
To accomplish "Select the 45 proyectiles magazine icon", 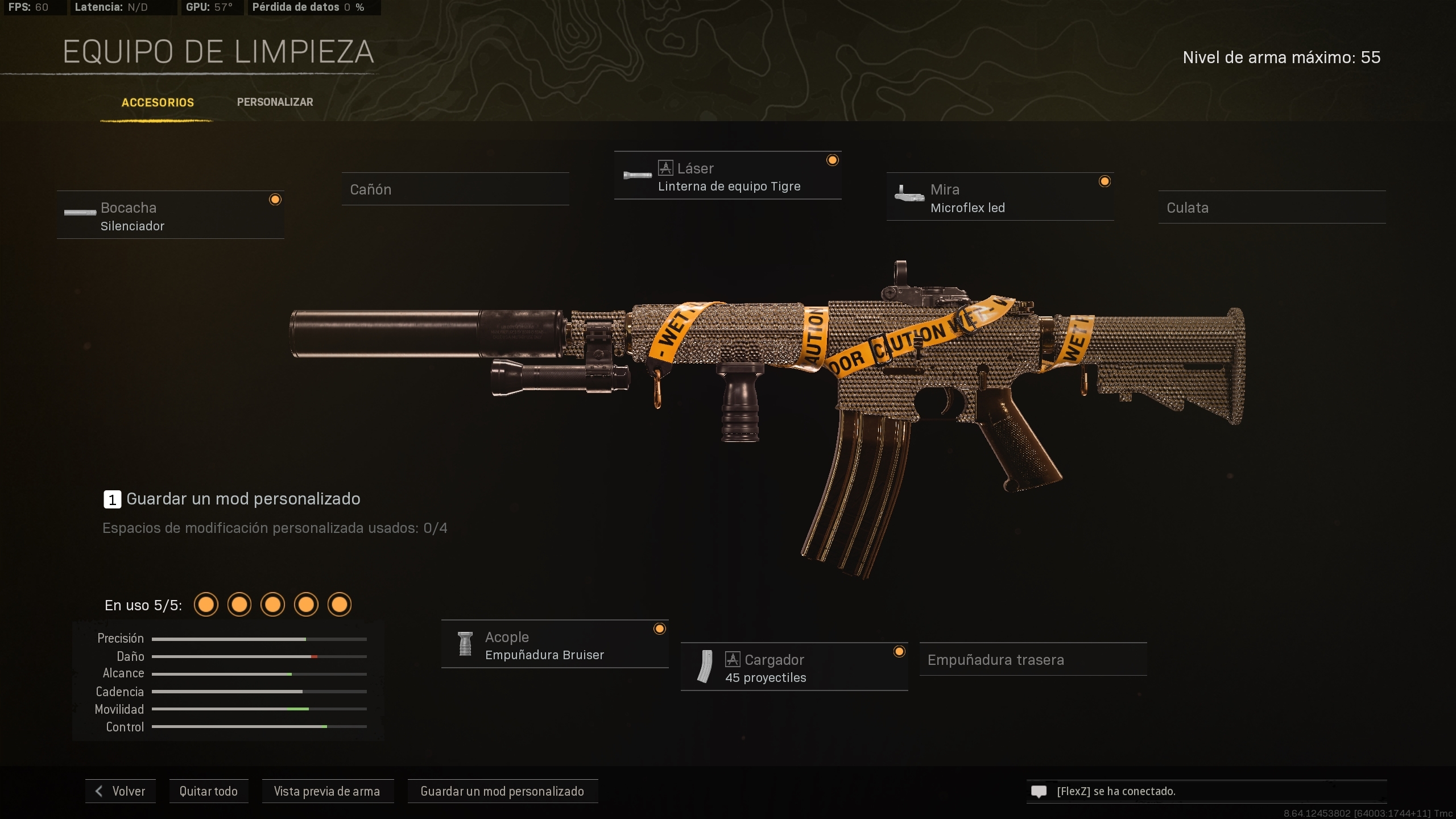I will 705,667.
